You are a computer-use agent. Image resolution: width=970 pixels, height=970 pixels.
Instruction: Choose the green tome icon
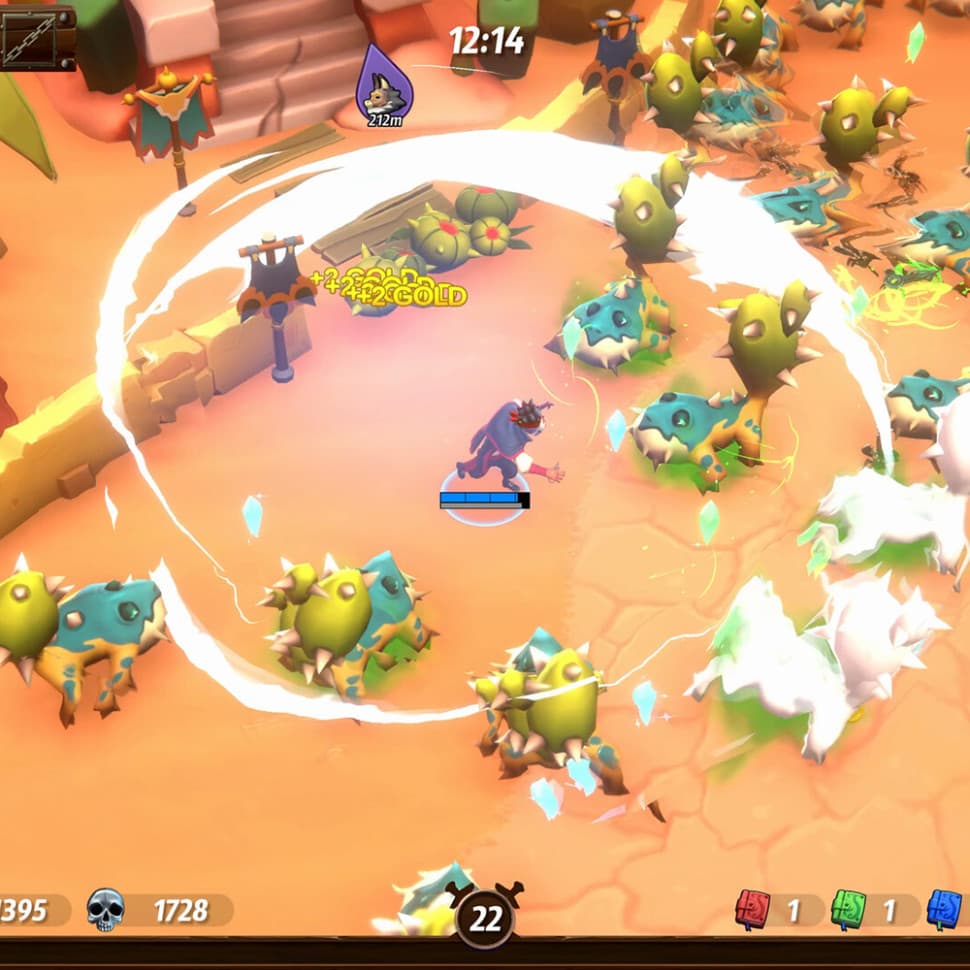848,909
